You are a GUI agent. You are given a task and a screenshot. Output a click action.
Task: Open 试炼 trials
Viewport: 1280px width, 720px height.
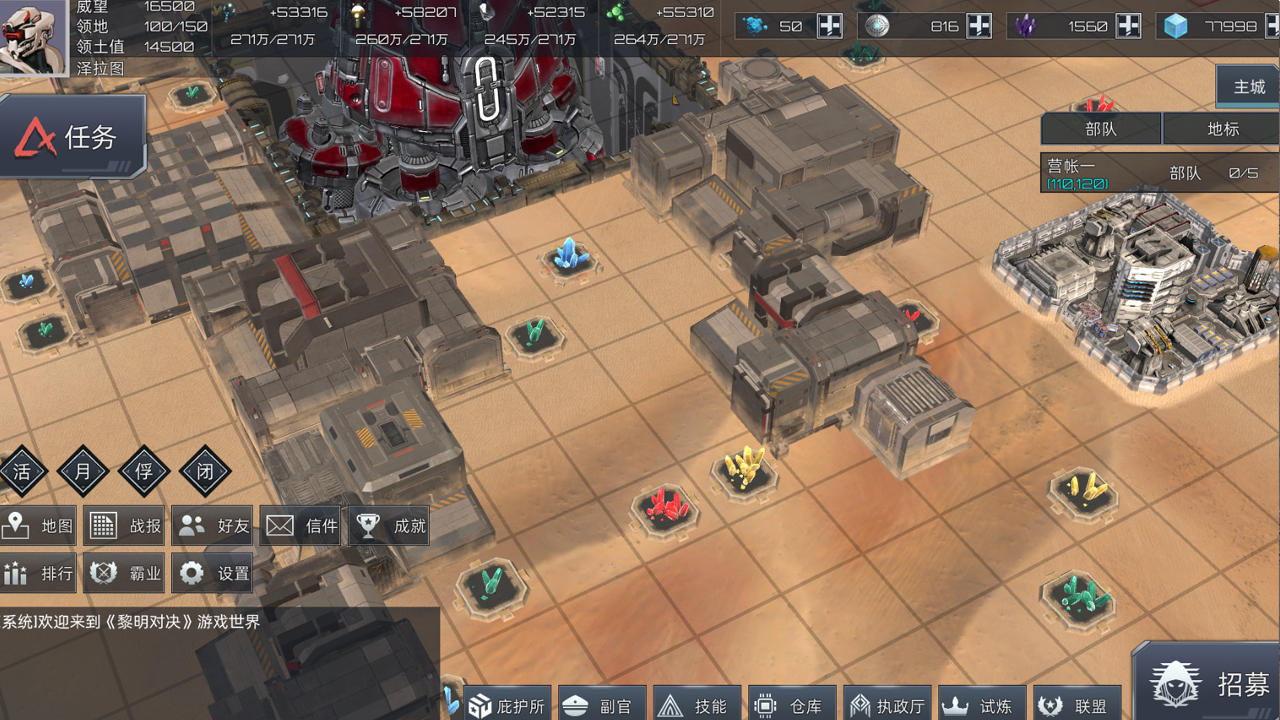(x=980, y=705)
